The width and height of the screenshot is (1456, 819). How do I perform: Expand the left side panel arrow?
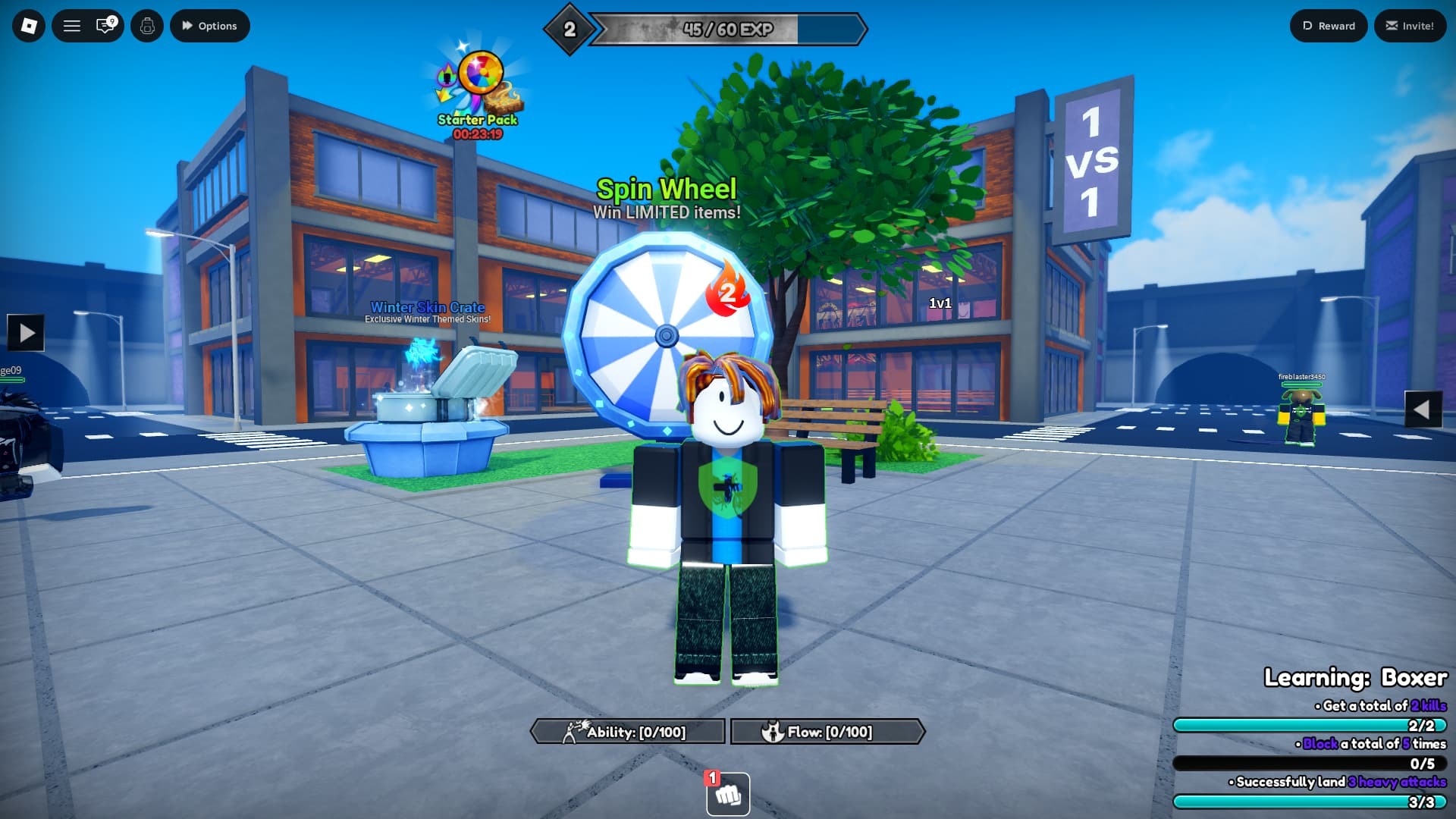click(x=25, y=332)
